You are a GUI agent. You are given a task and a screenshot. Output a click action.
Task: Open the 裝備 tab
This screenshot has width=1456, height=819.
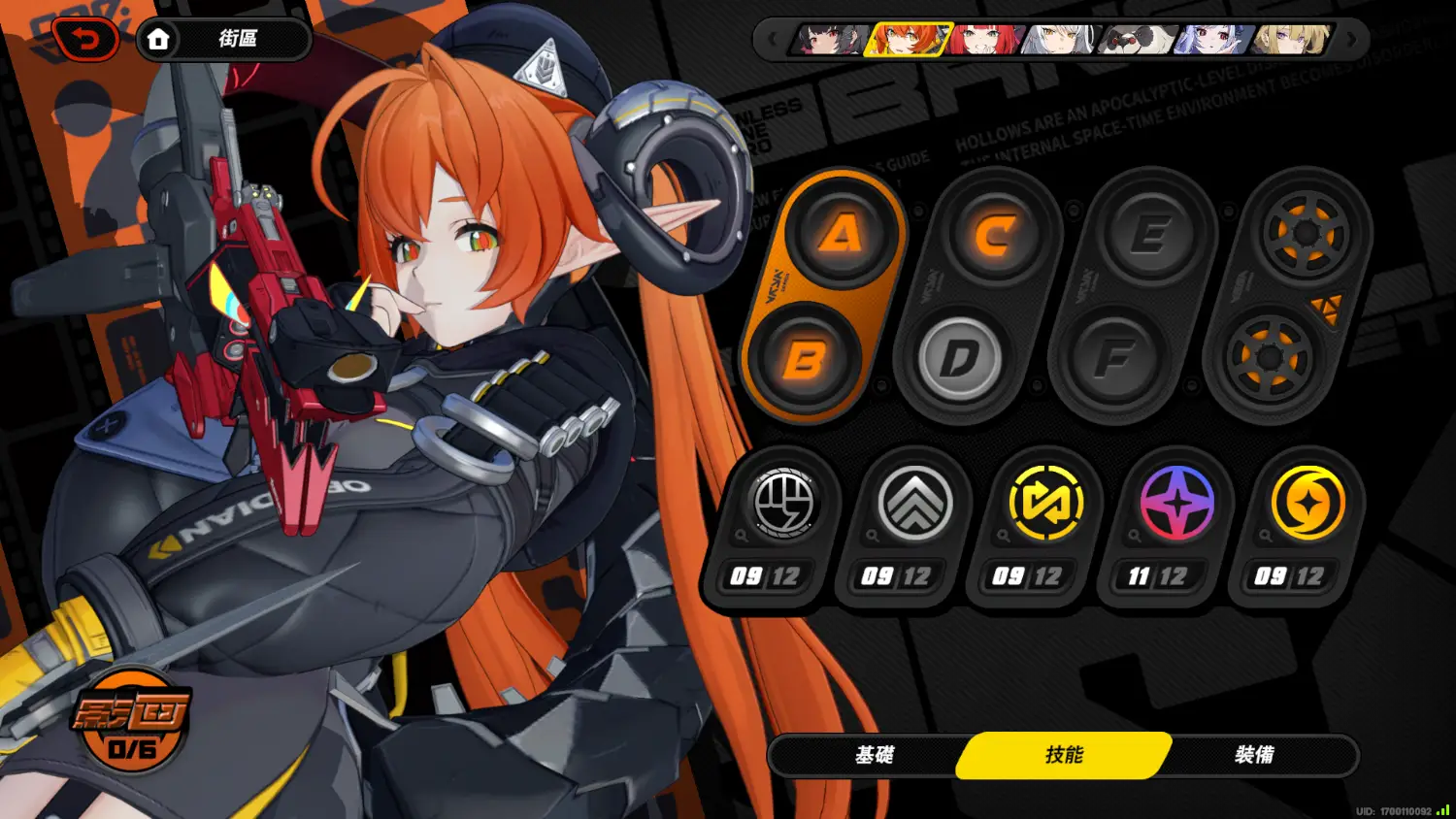pyautogui.click(x=1254, y=755)
